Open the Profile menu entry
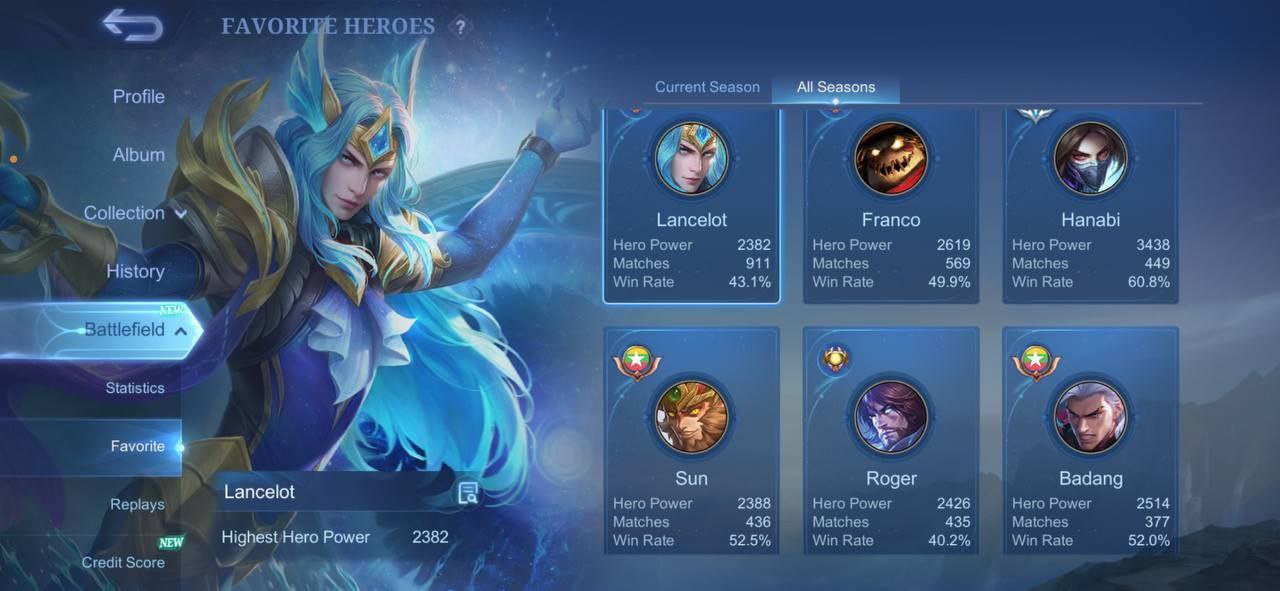 coord(138,97)
